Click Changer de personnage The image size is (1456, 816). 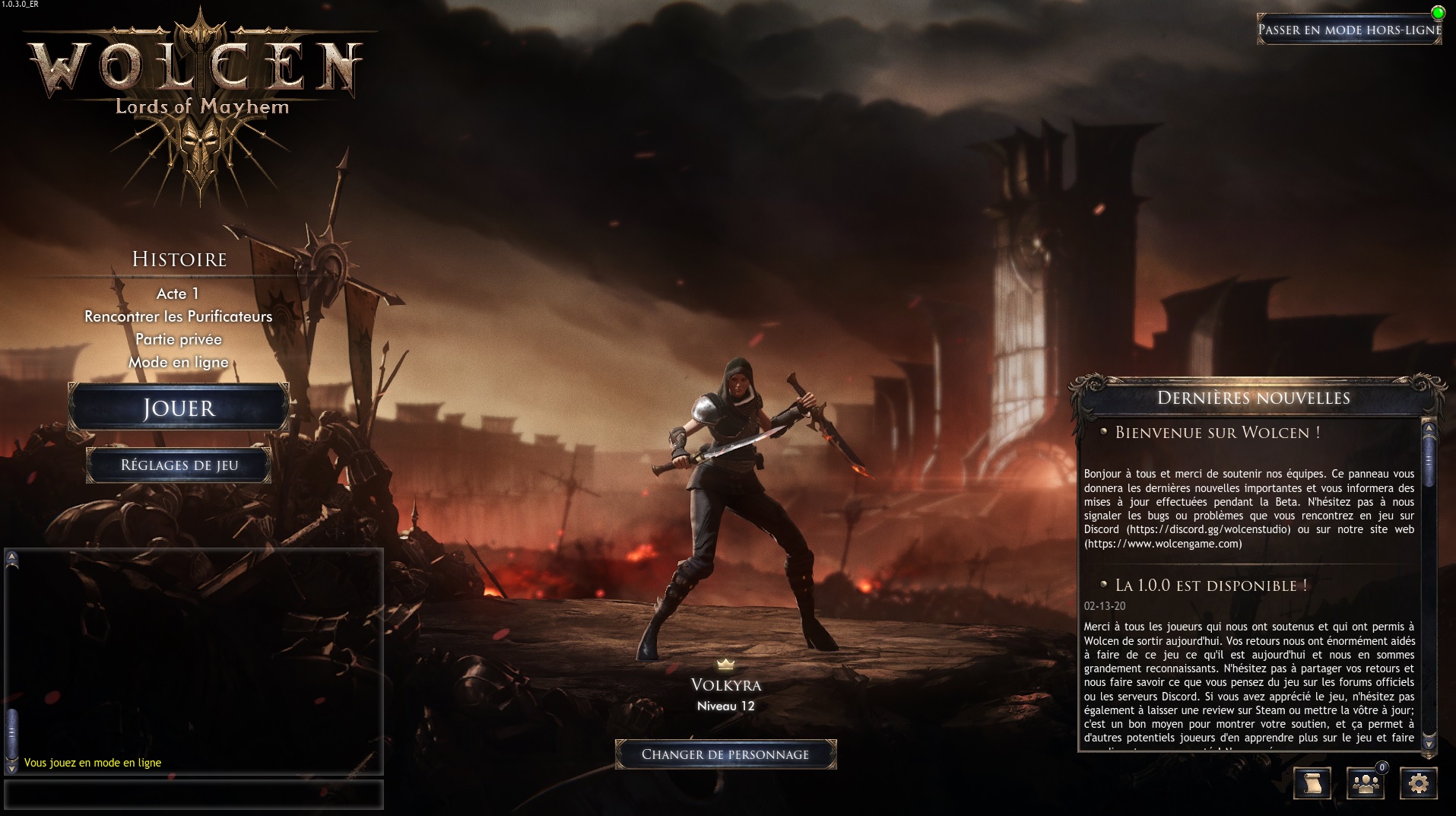click(x=725, y=754)
